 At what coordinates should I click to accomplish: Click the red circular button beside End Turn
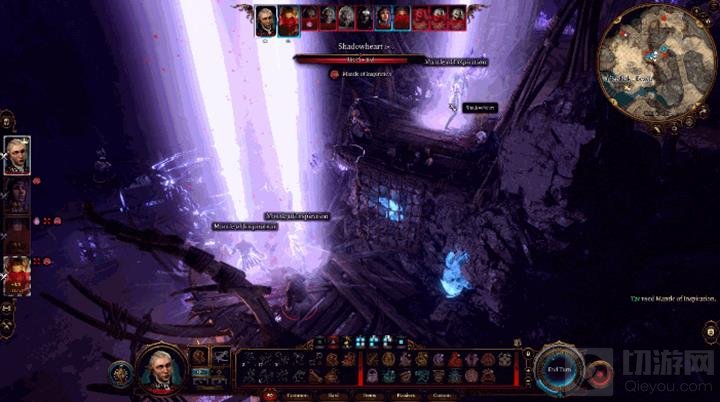pyautogui.click(x=597, y=372)
